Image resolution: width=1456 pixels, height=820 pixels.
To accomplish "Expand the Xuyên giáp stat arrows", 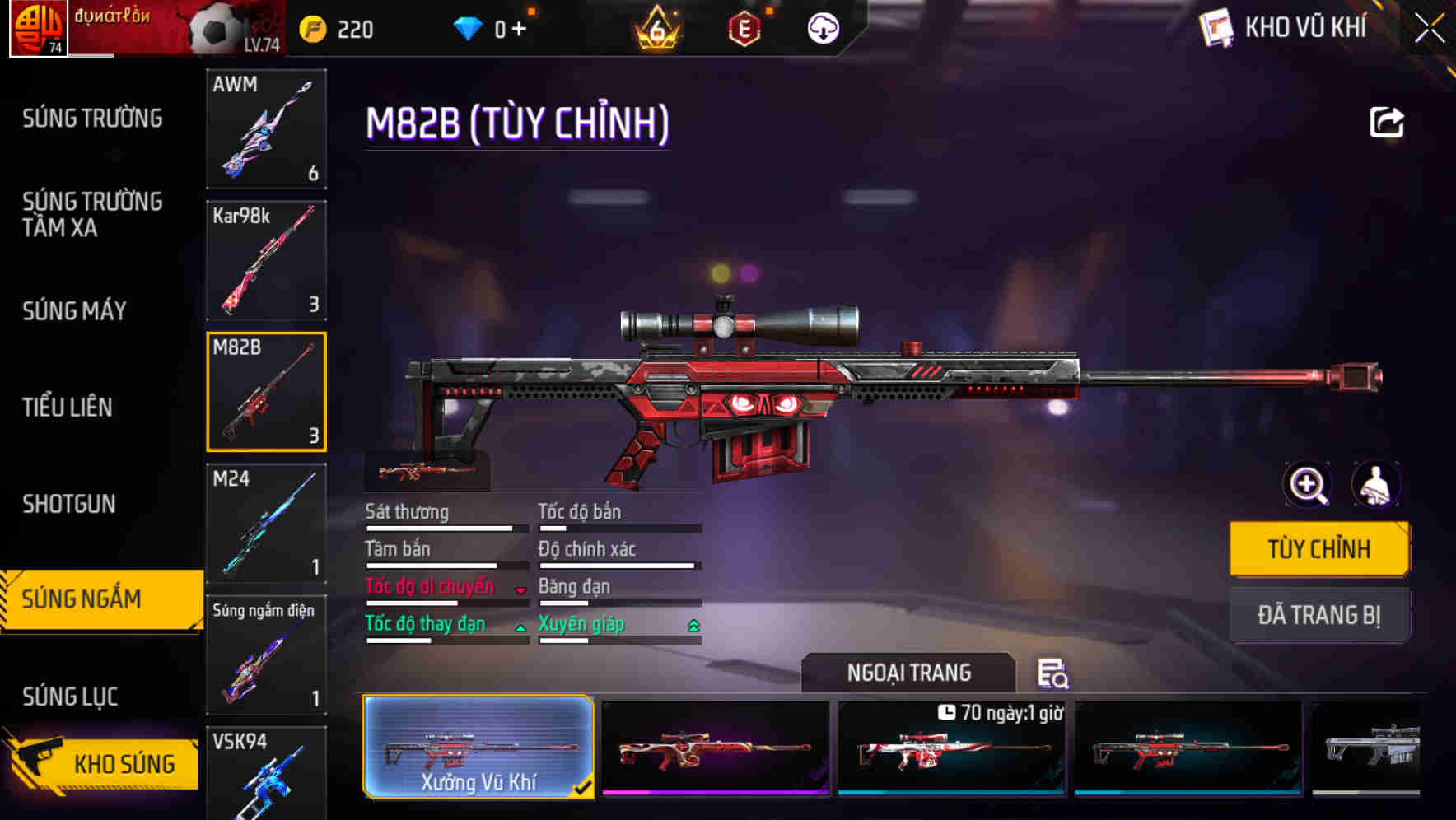I will tap(694, 625).
